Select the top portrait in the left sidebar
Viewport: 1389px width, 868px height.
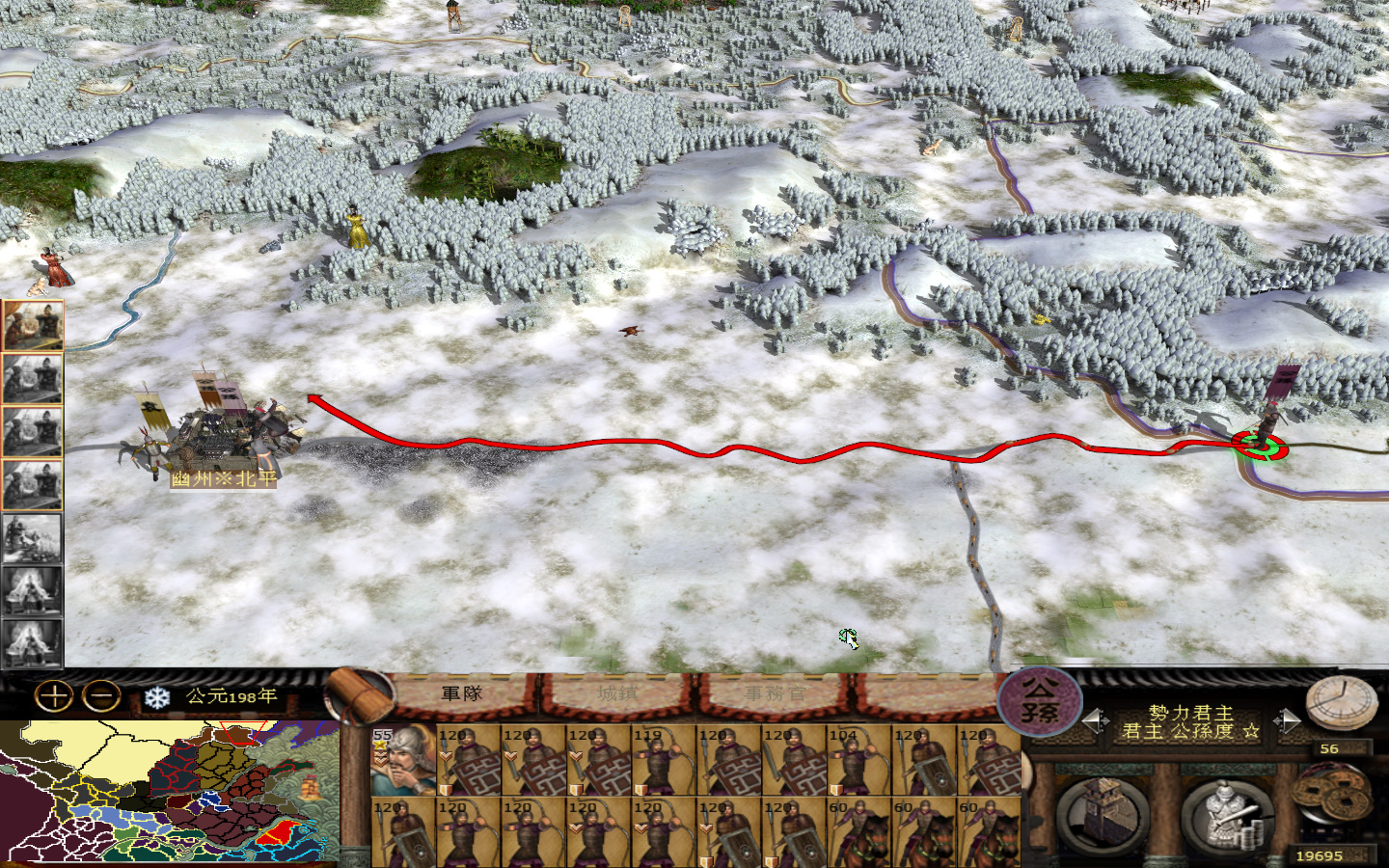33,328
